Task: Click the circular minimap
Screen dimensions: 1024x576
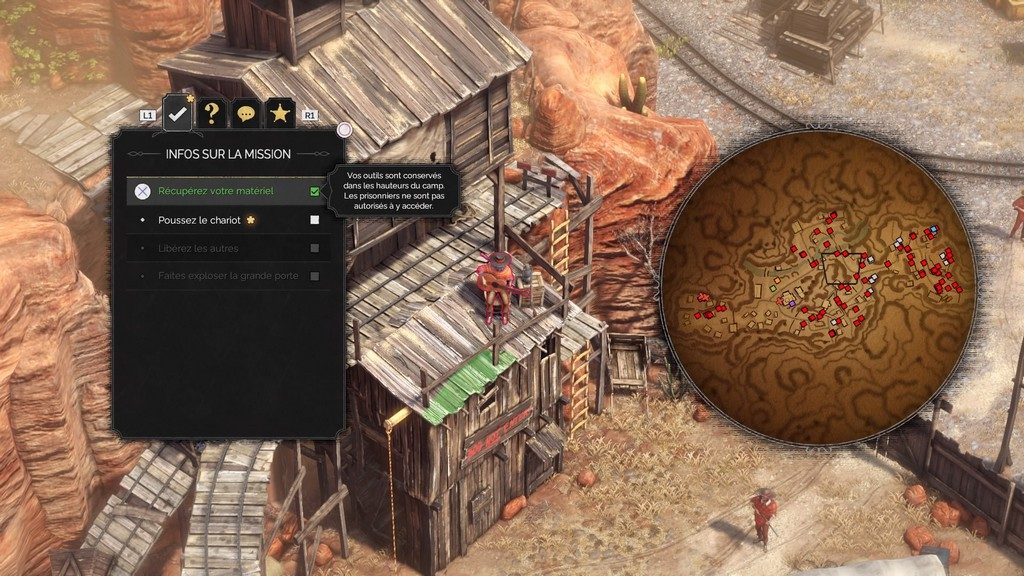Action: (x=818, y=287)
